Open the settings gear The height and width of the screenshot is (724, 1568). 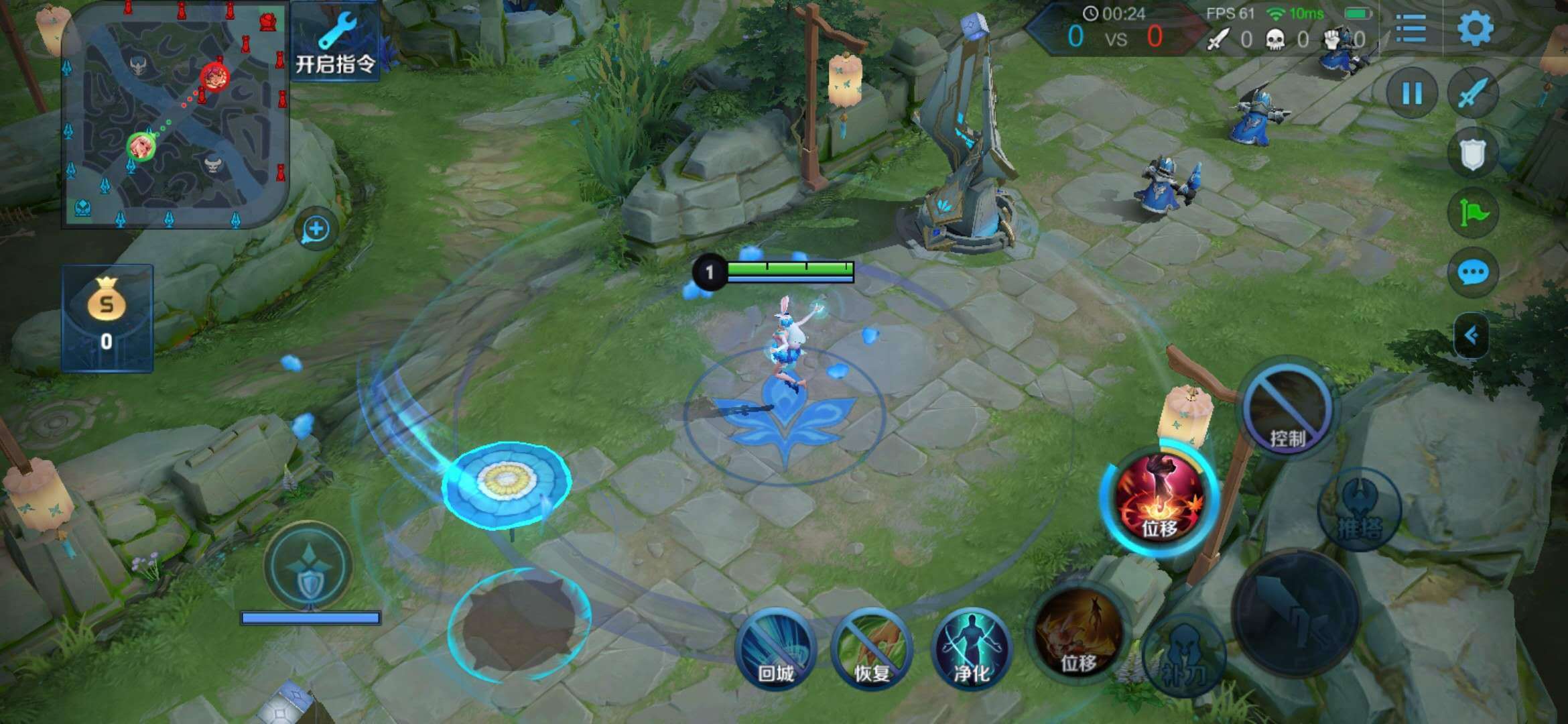[x=1475, y=28]
